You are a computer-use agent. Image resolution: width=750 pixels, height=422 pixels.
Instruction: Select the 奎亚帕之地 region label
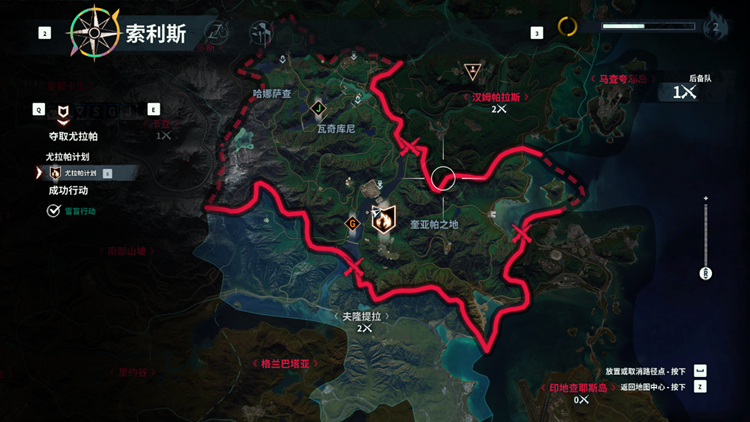tap(435, 225)
